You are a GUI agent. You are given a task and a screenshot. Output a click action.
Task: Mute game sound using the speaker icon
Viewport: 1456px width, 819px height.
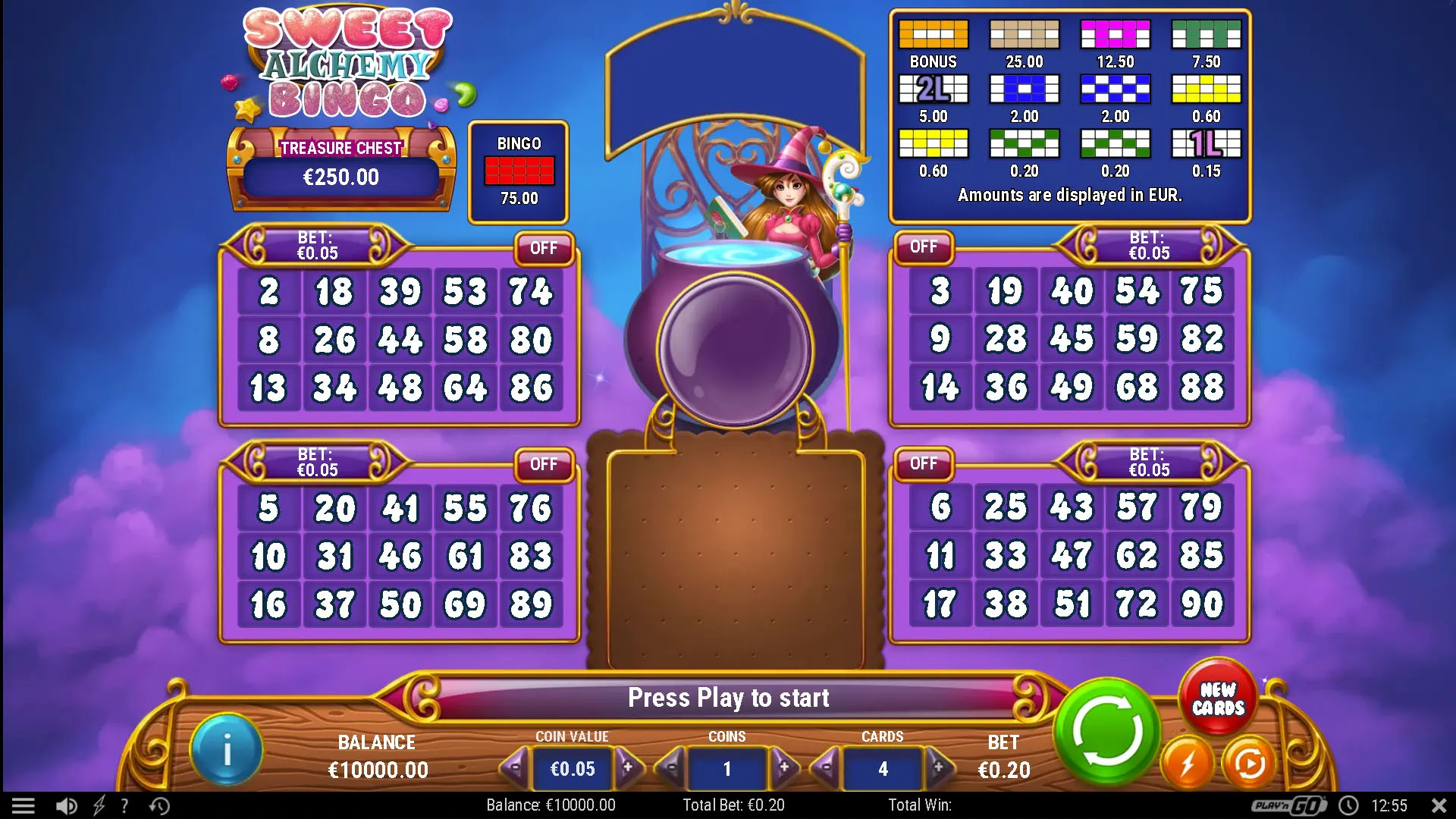(67, 805)
